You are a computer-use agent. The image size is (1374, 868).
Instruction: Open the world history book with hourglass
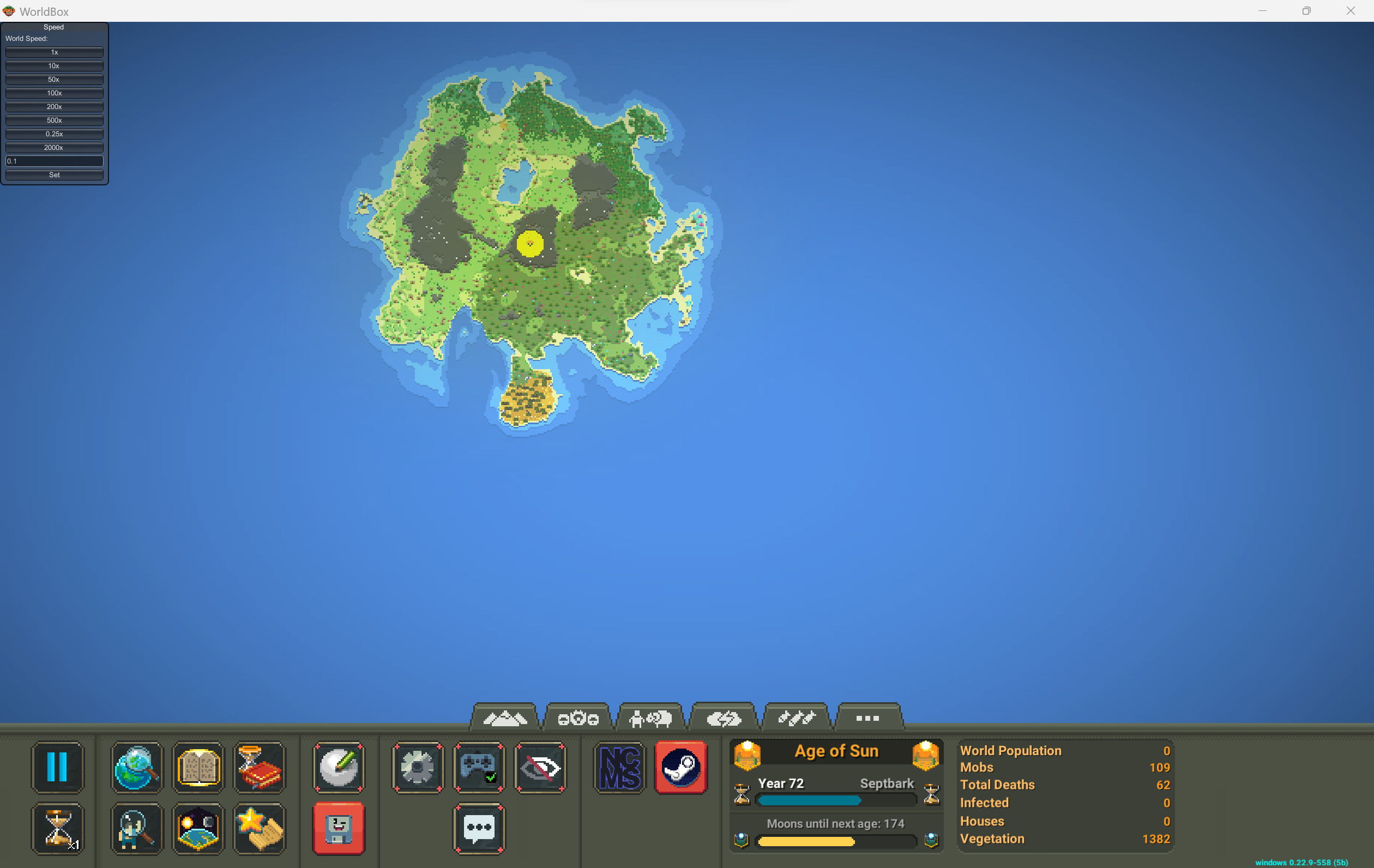[260, 768]
